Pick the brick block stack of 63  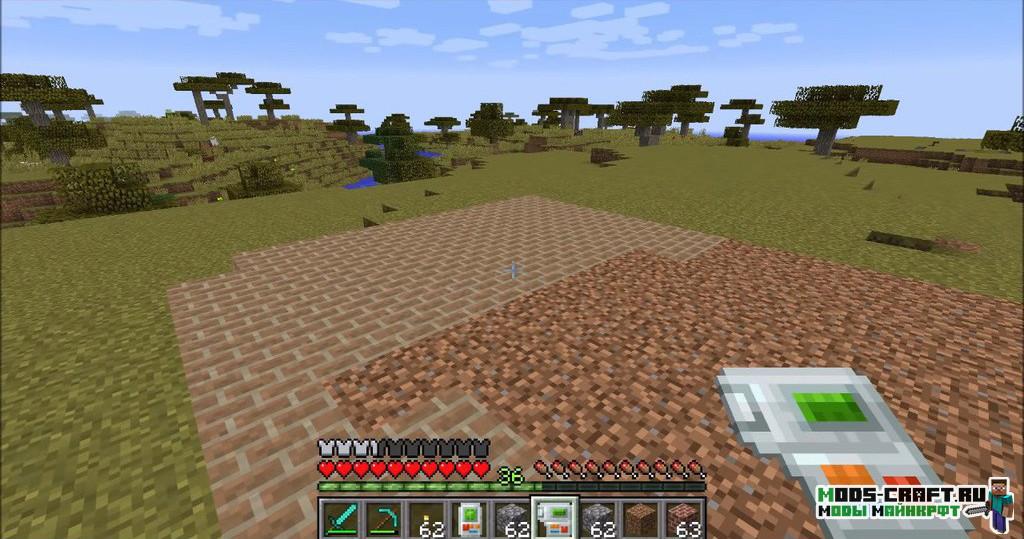point(684,520)
